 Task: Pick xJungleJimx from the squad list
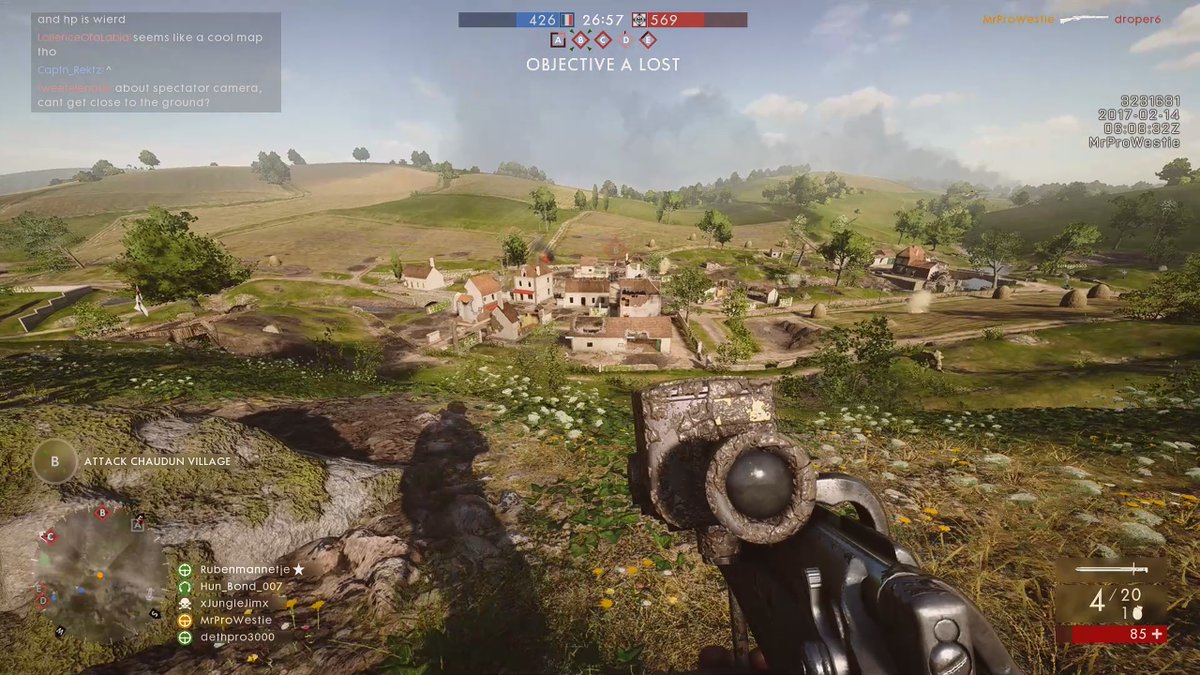click(x=233, y=603)
